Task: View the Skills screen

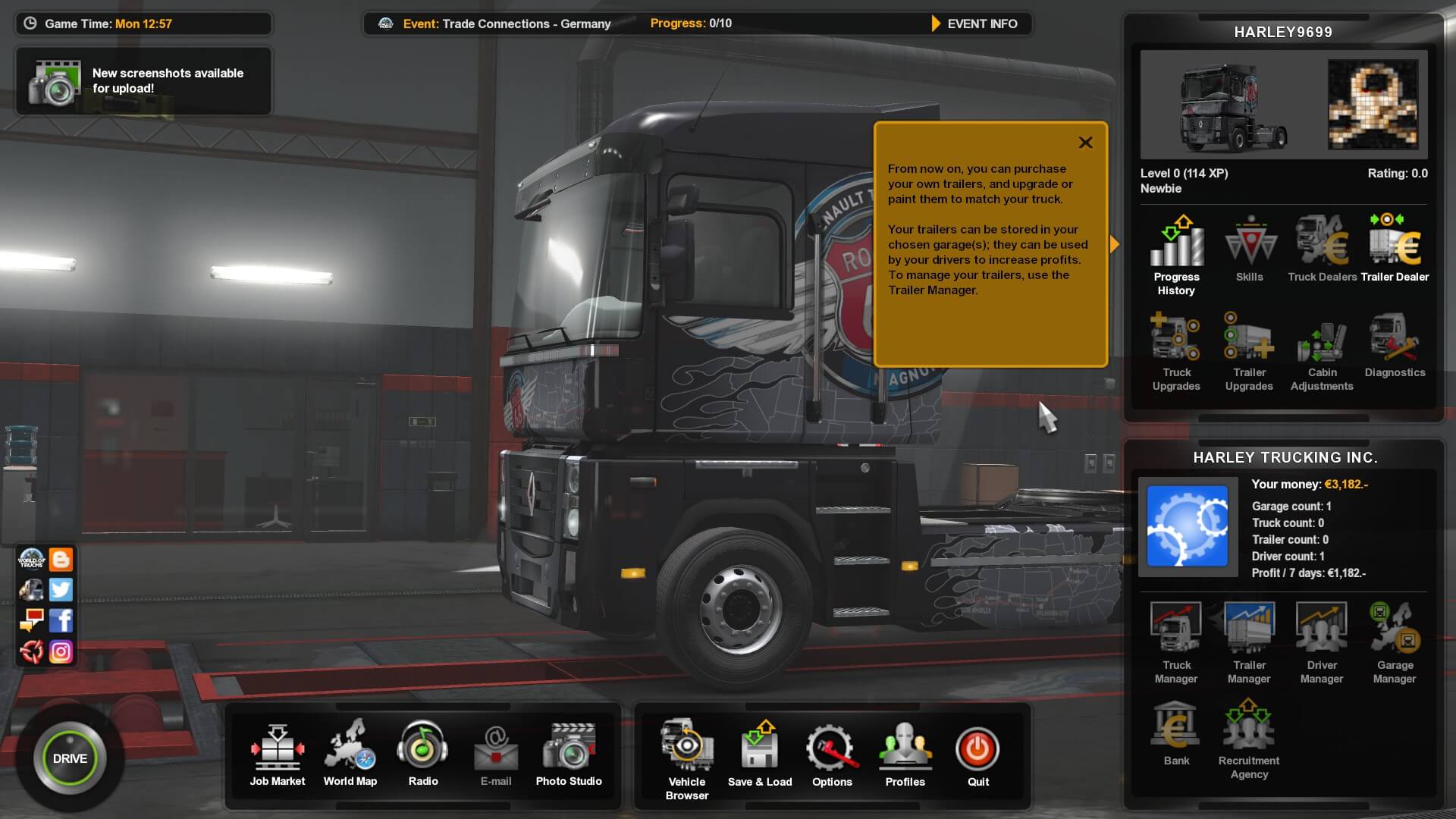Action: 1250,249
